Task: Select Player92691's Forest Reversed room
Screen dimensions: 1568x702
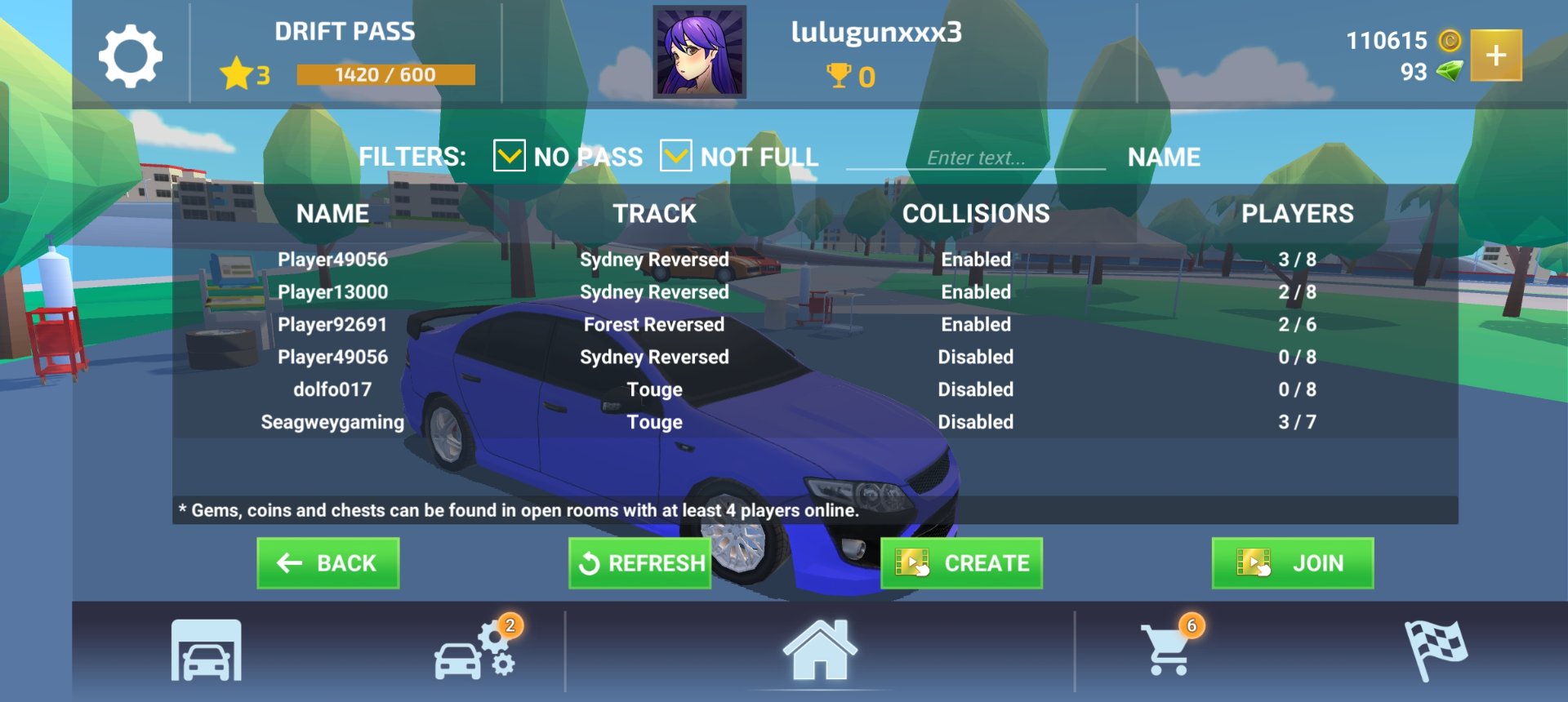Action: pos(653,325)
